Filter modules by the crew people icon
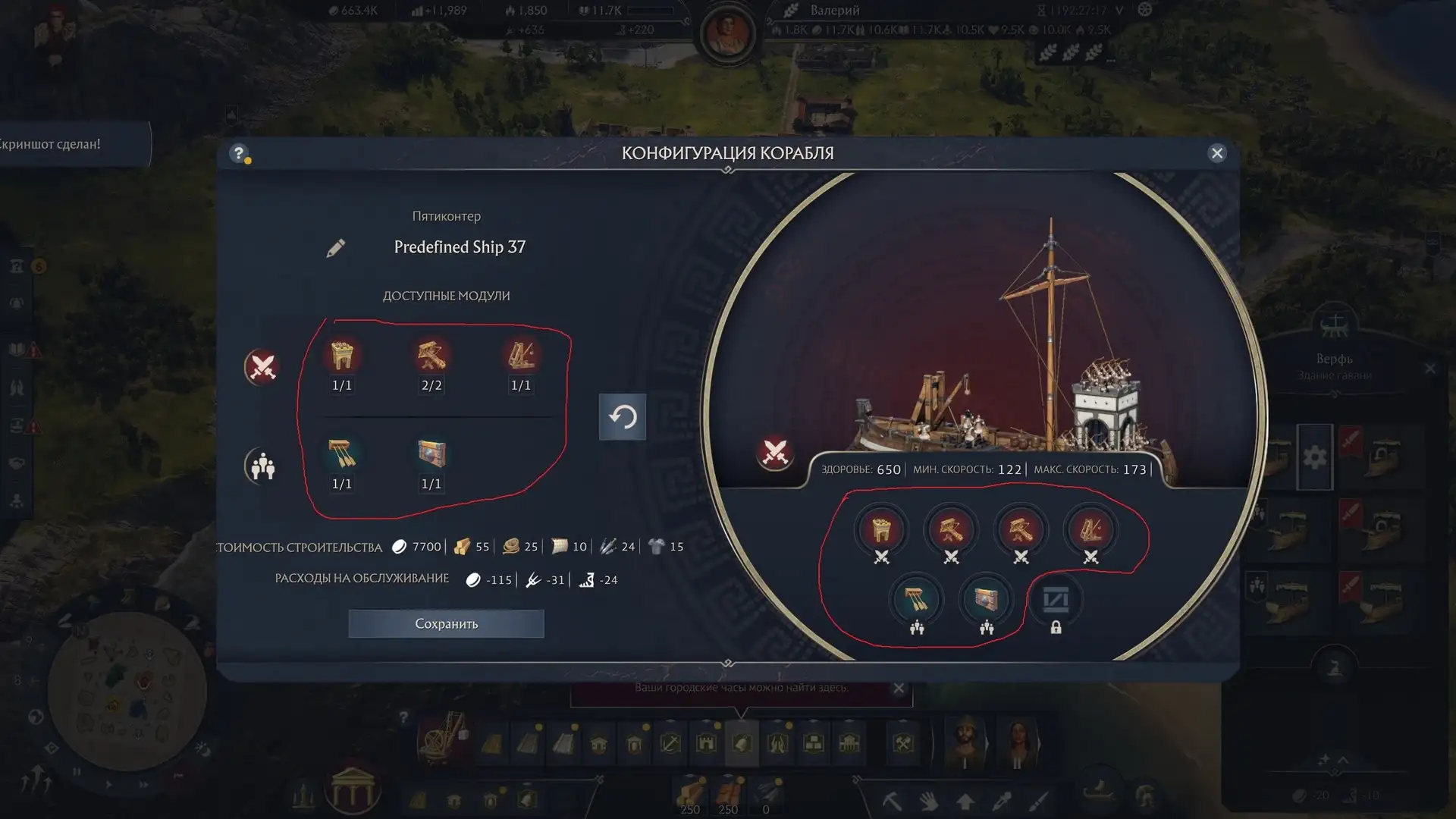The height and width of the screenshot is (819, 1456). pyautogui.click(x=262, y=466)
